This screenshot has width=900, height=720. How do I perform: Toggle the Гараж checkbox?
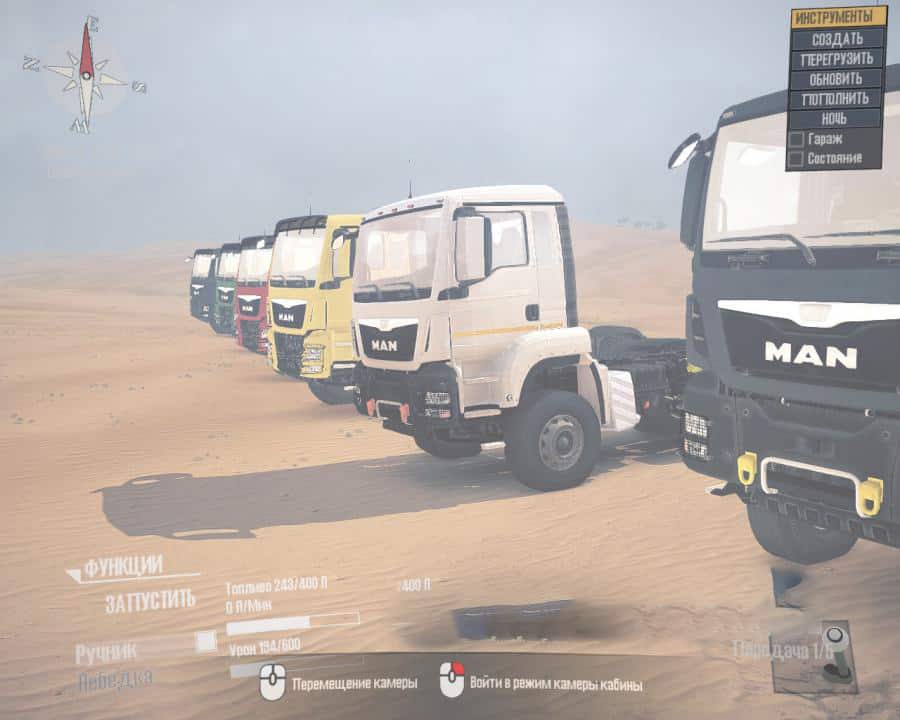coord(796,139)
